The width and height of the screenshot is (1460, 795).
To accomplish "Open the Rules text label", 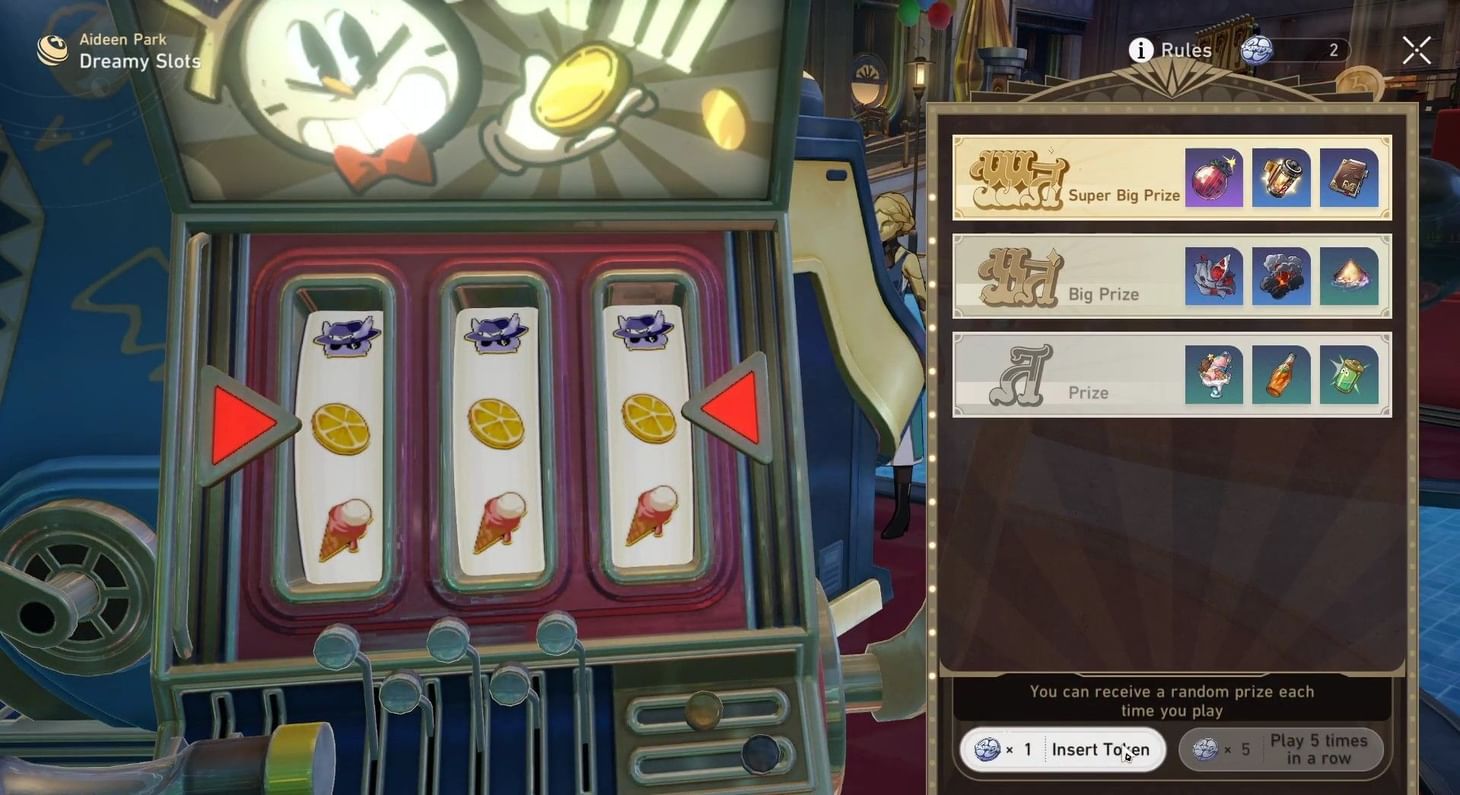I will 1184,50.
